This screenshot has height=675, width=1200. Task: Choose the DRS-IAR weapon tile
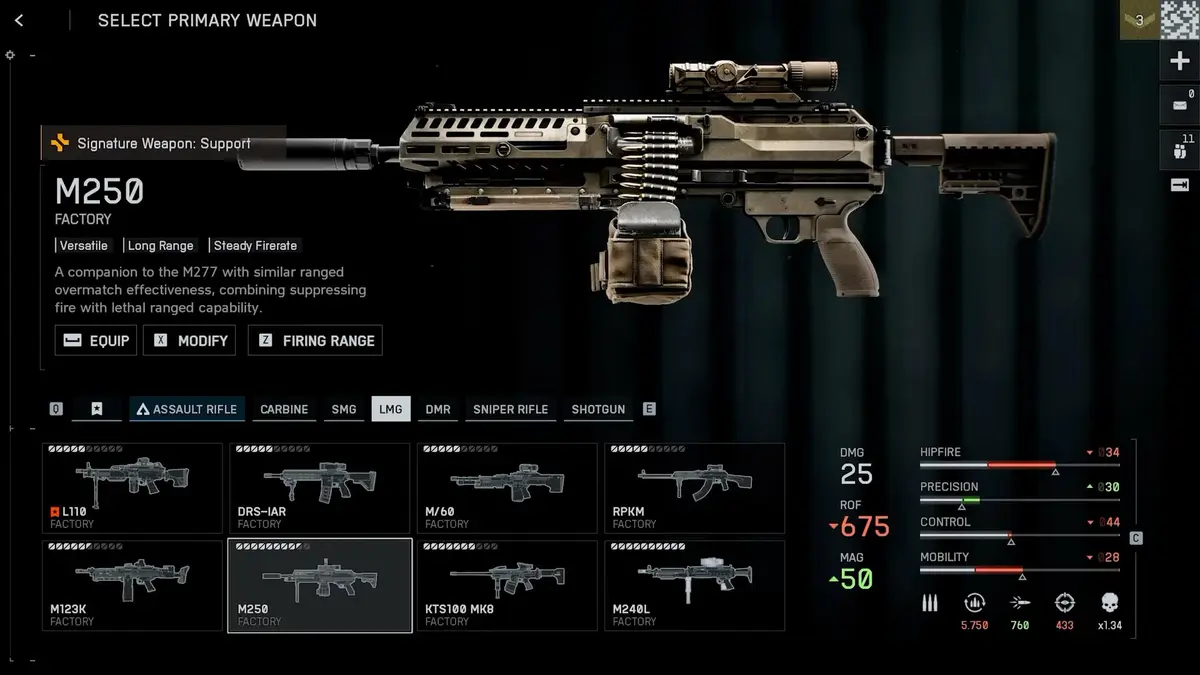[319, 488]
